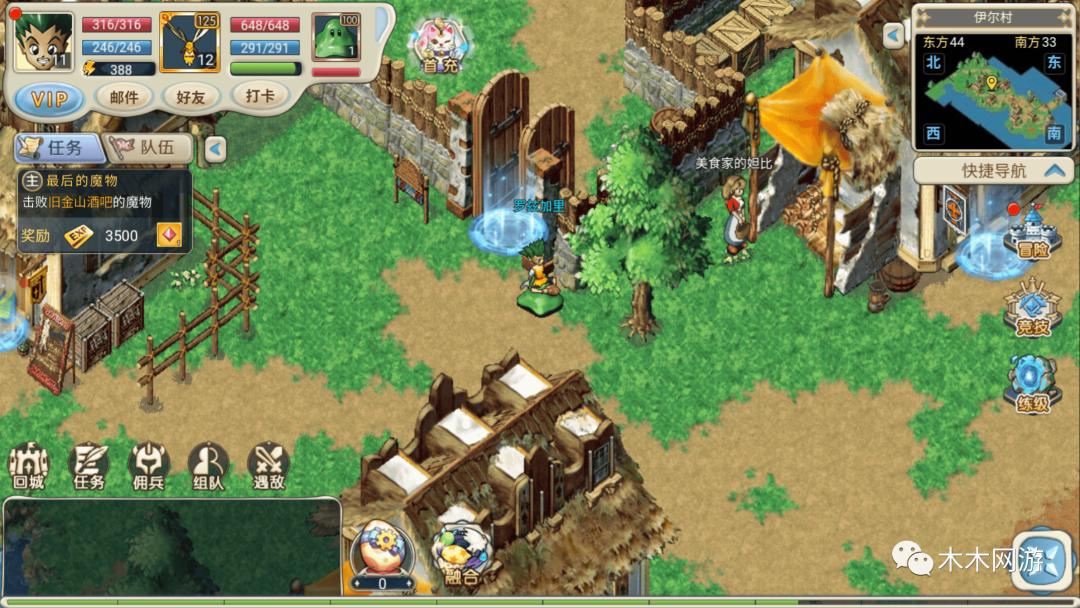Switch to the 队伍 team tab
Image resolution: width=1080 pixels, height=608 pixels.
pyautogui.click(x=150, y=148)
